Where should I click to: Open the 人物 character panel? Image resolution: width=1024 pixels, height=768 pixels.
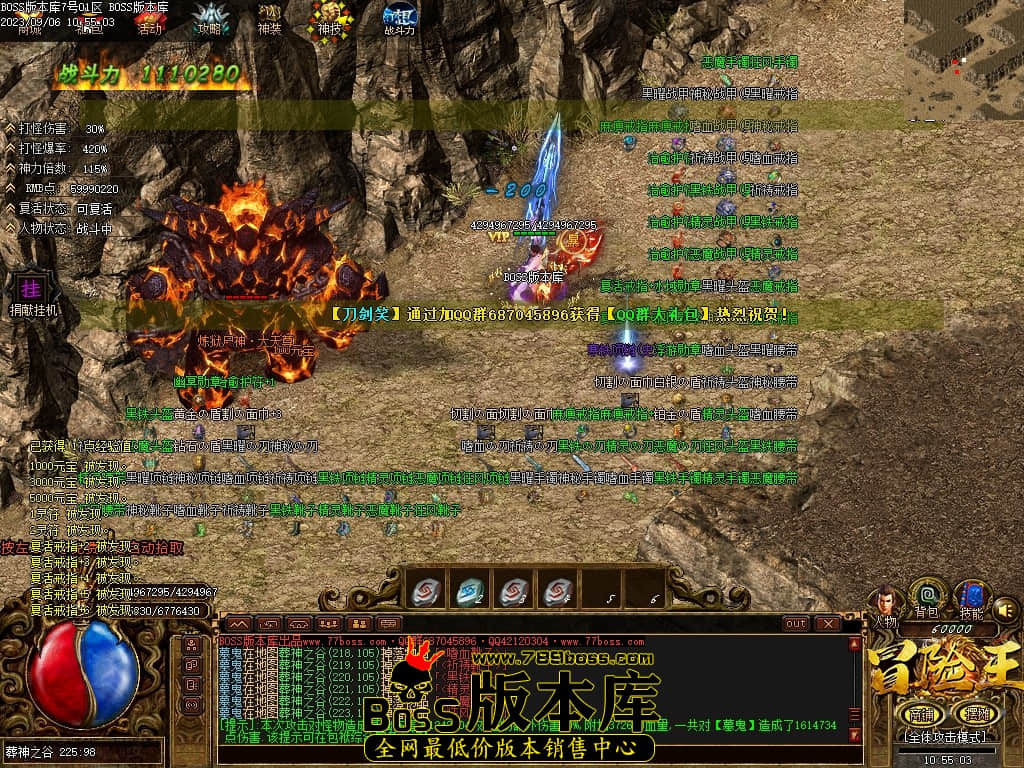884,604
